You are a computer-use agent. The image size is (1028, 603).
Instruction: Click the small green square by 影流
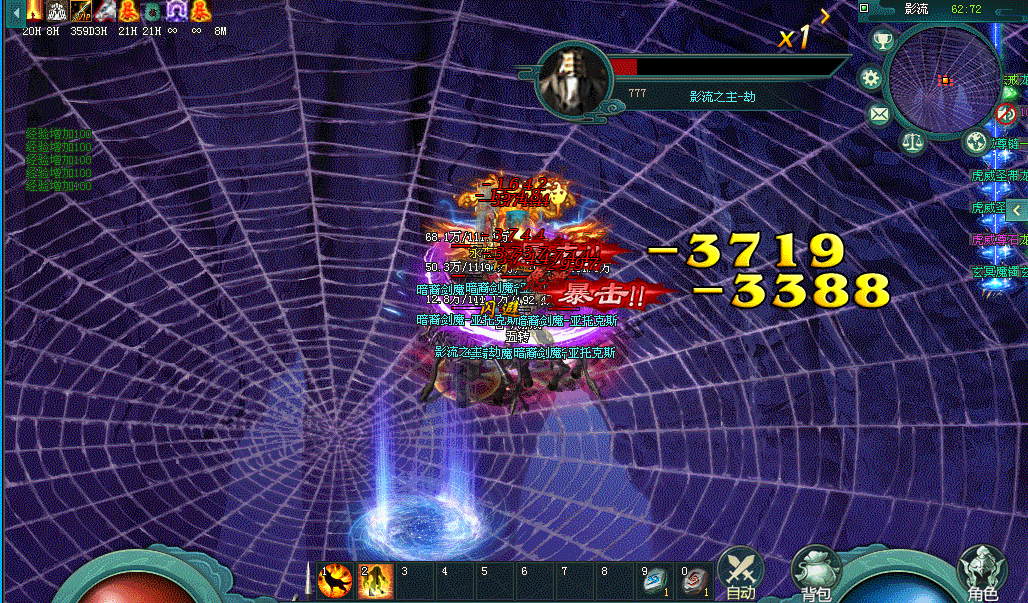pyautogui.click(x=864, y=8)
